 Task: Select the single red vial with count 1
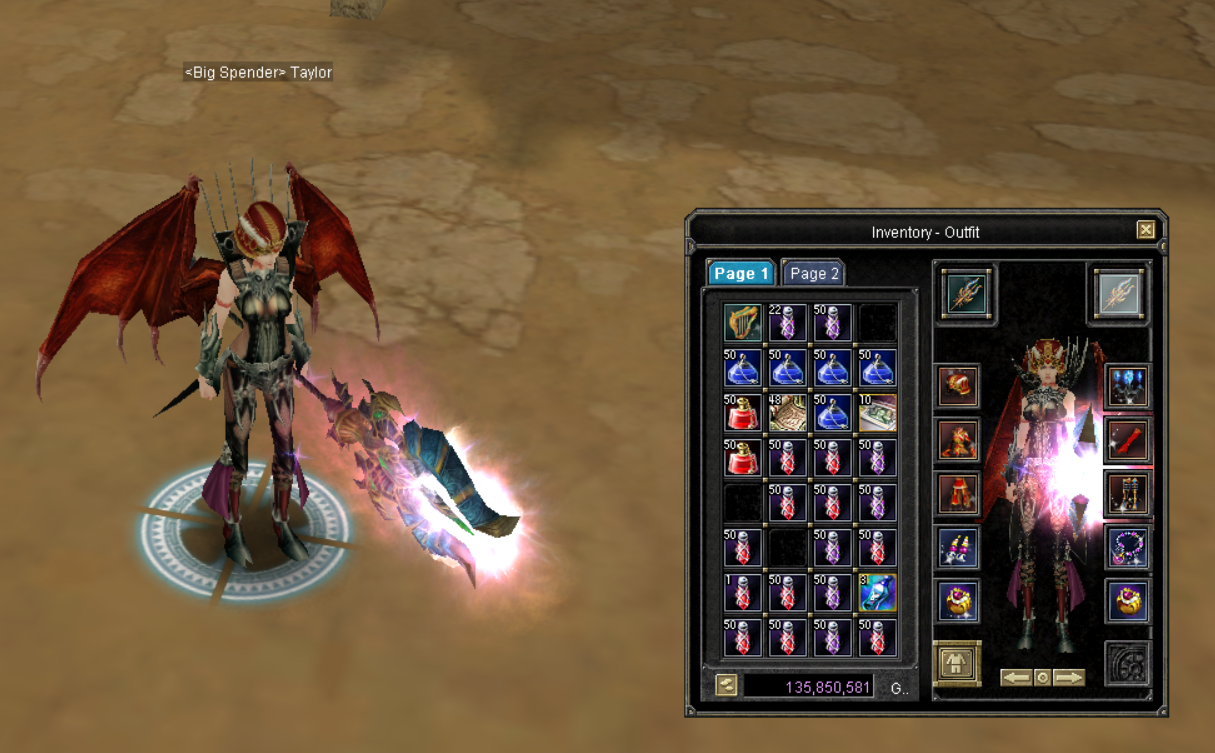(742, 592)
